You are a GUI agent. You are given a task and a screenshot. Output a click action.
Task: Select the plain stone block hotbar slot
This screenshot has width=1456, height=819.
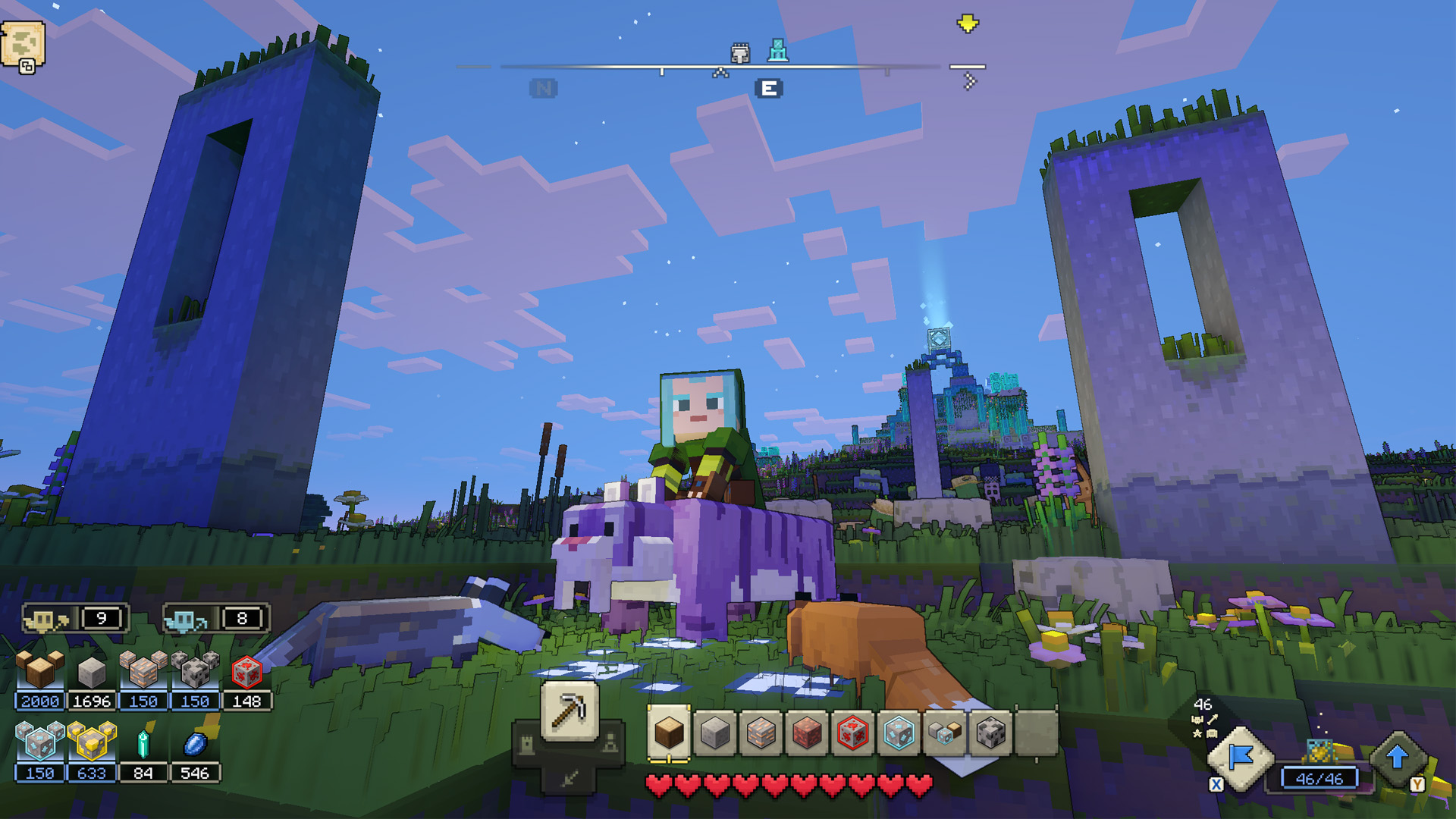click(x=715, y=733)
